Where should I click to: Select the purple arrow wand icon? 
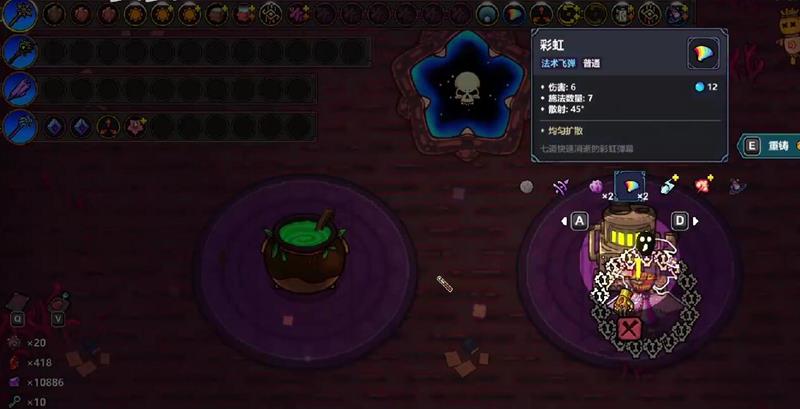point(20,90)
